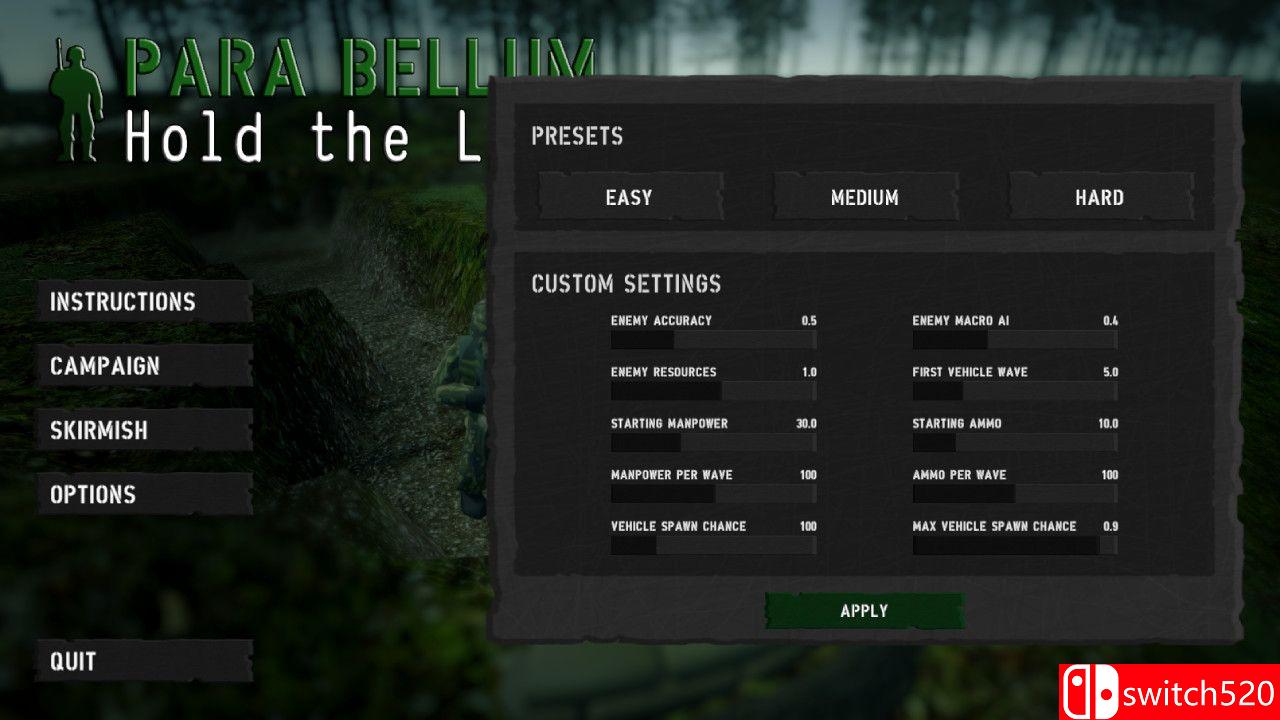
Task: Select the HARD difficulty preset
Action: [1101, 197]
